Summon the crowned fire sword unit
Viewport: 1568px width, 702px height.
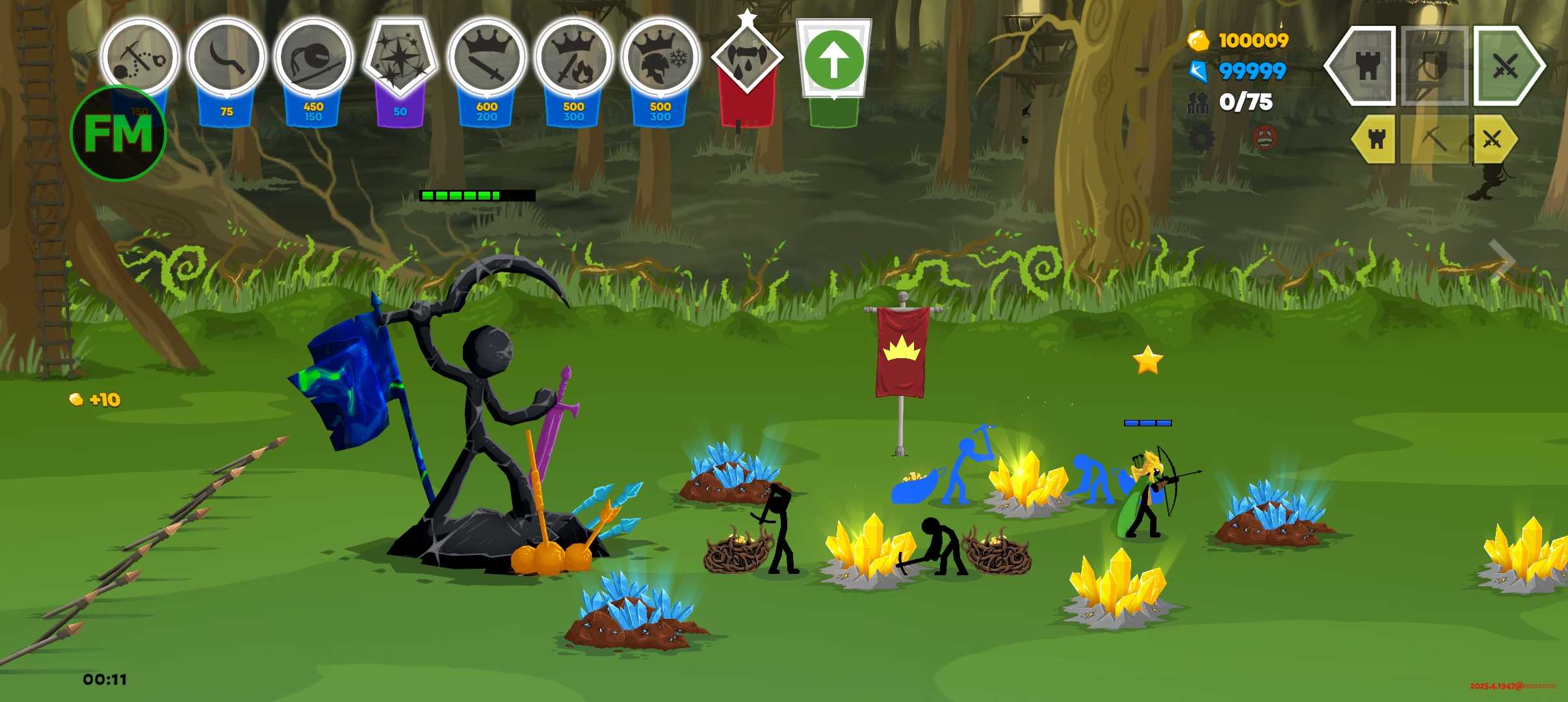tap(573, 57)
